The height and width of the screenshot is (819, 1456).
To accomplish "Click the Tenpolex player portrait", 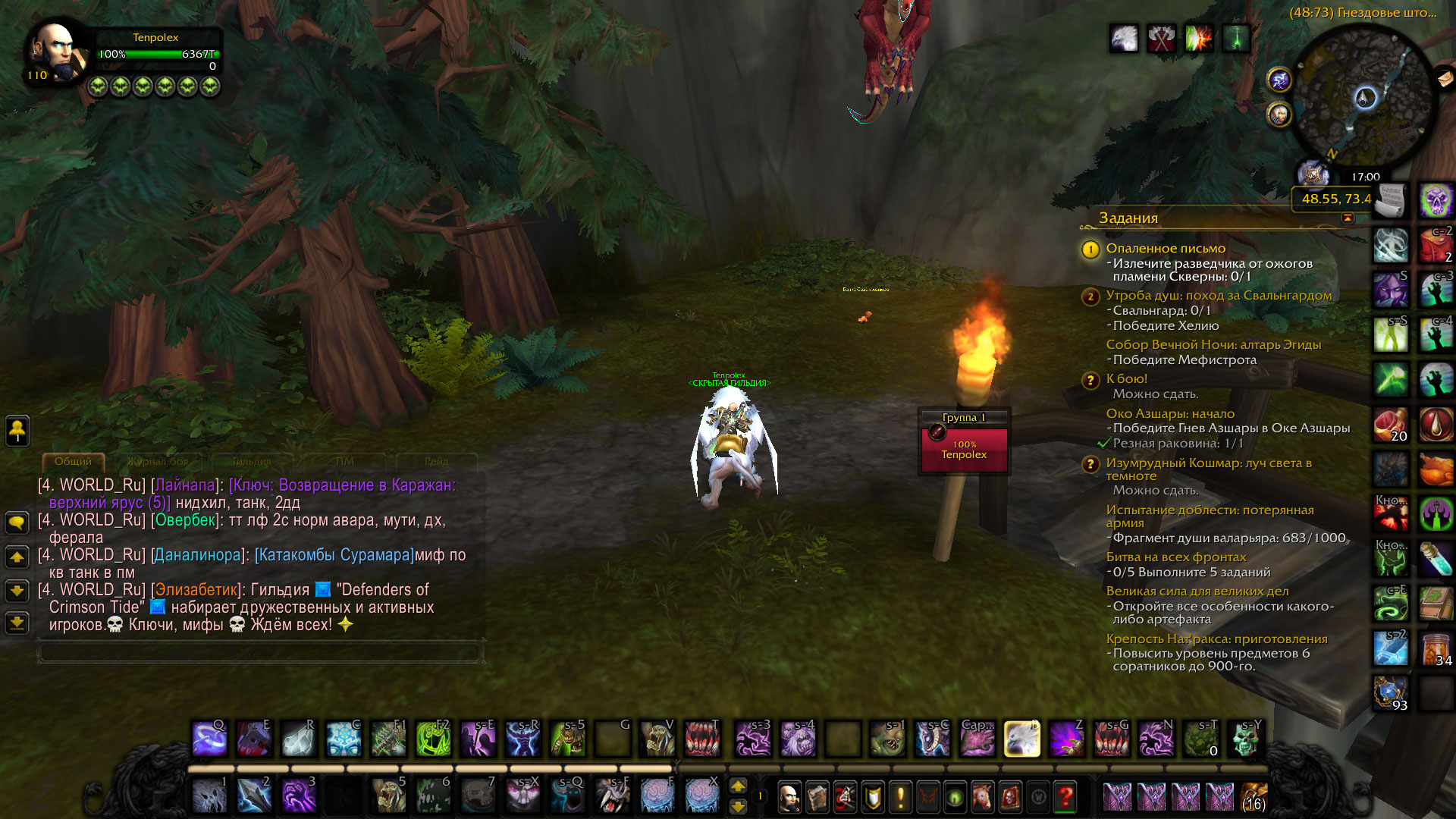I will [x=55, y=52].
